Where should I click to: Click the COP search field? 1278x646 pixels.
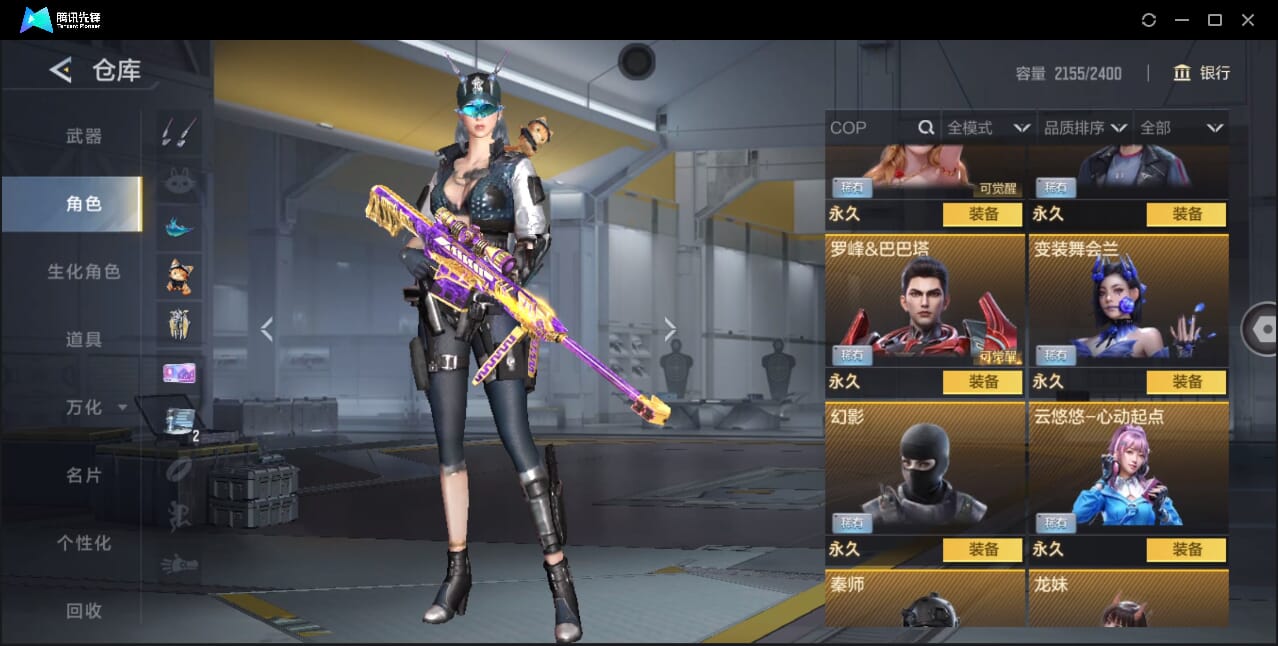(x=870, y=128)
